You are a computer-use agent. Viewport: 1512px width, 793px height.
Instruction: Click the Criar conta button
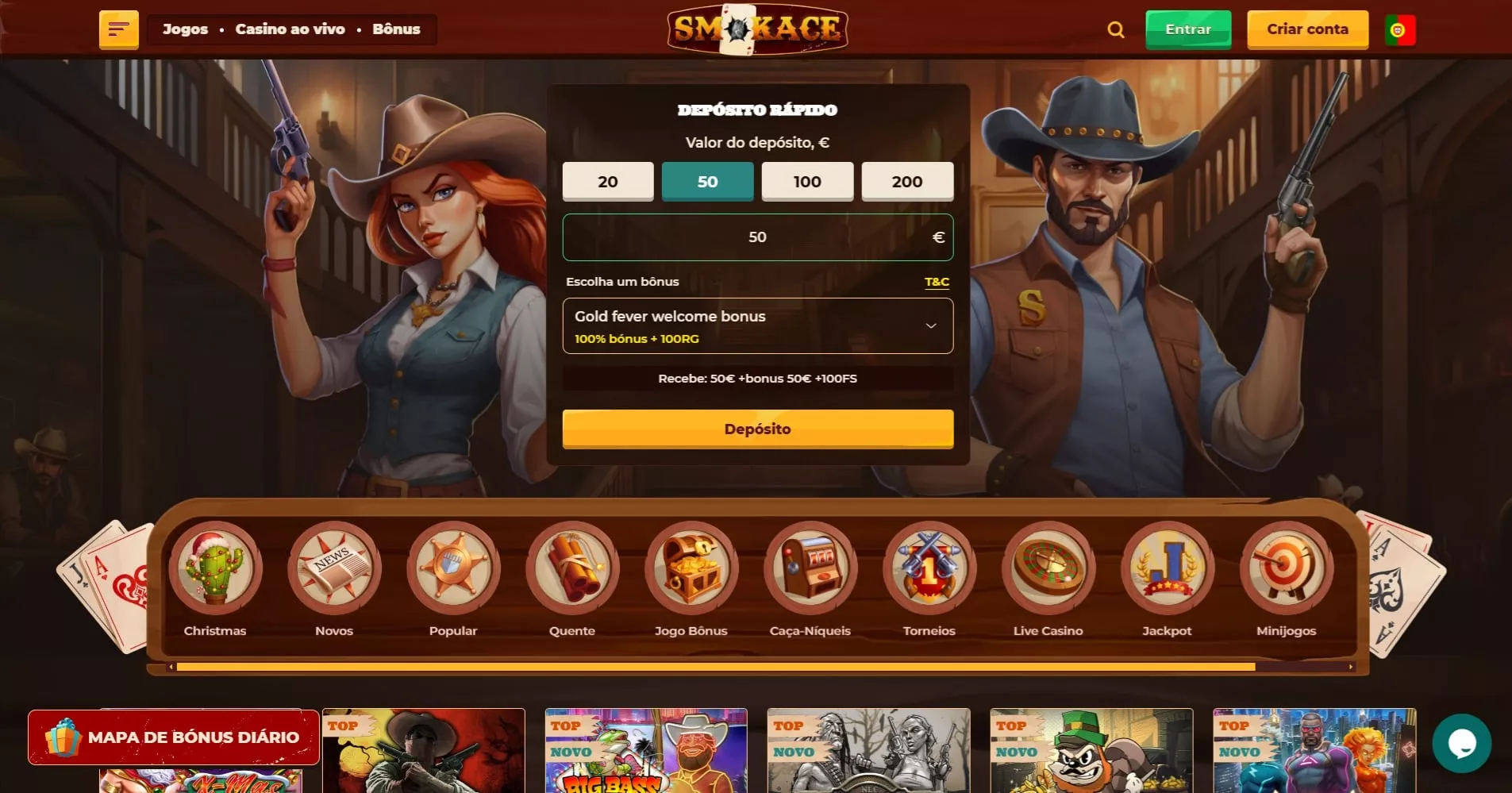[x=1307, y=29]
